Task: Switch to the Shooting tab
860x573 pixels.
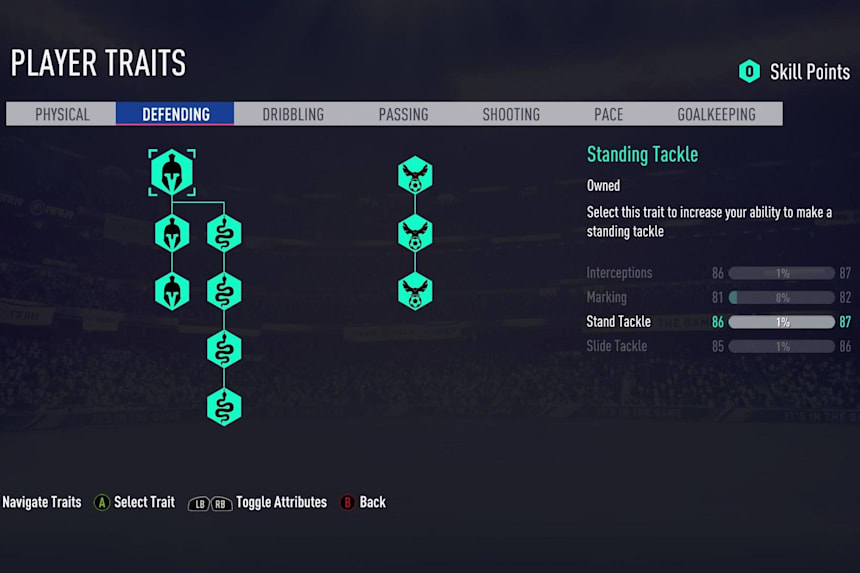Action: click(511, 114)
